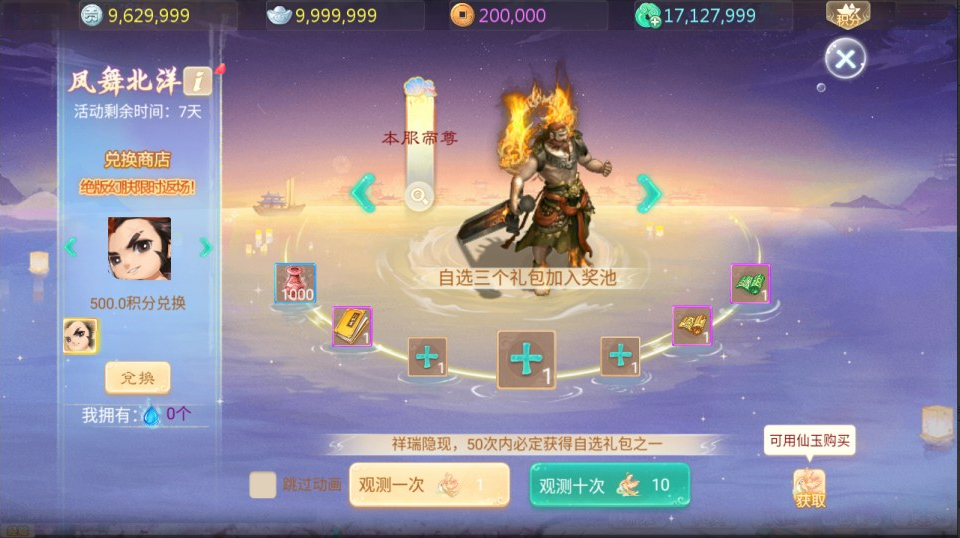
Task: Show the next exchange shop item
Action: [x=205, y=247]
